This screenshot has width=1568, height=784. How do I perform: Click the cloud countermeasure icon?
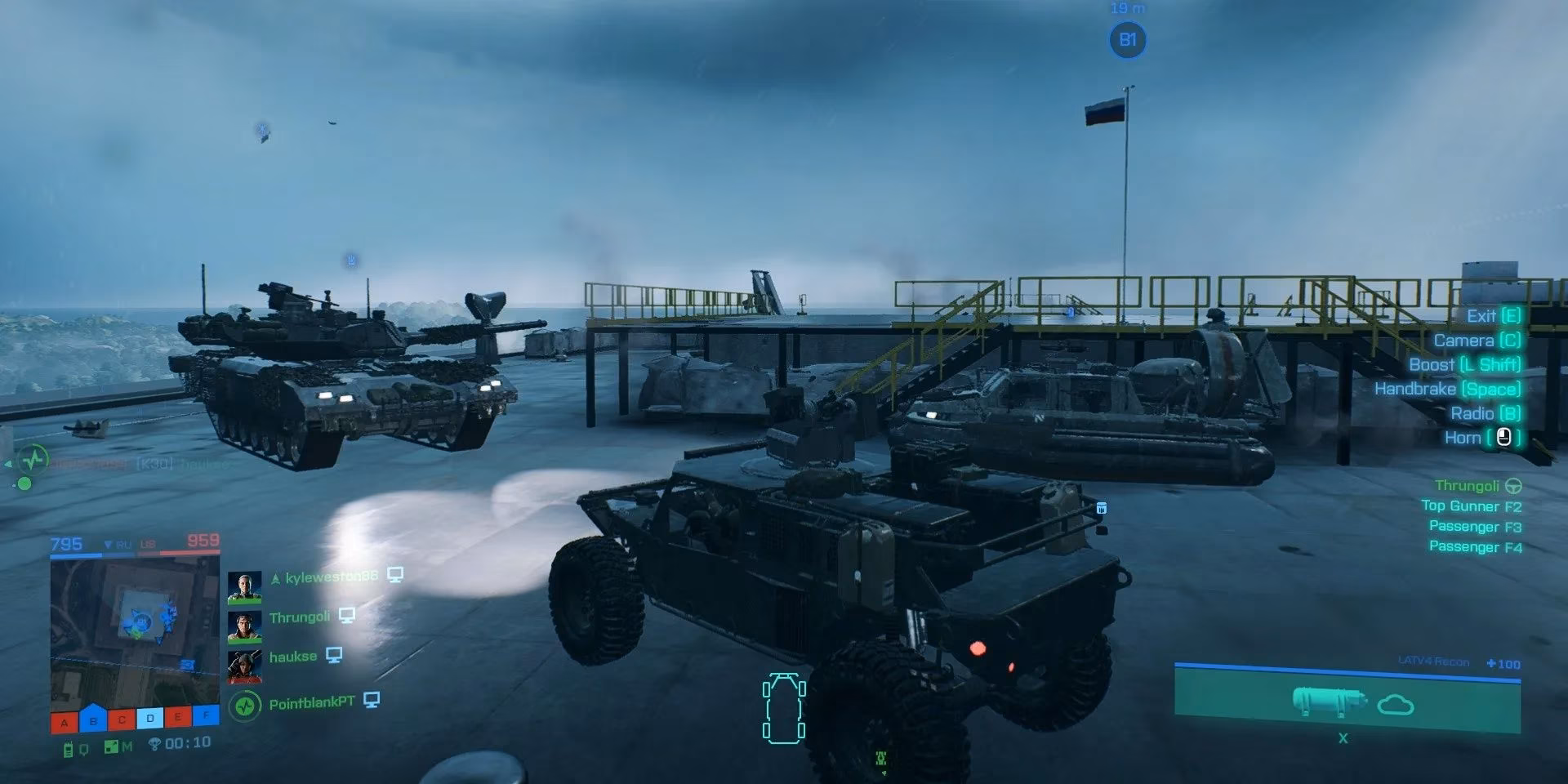pos(1395,704)
